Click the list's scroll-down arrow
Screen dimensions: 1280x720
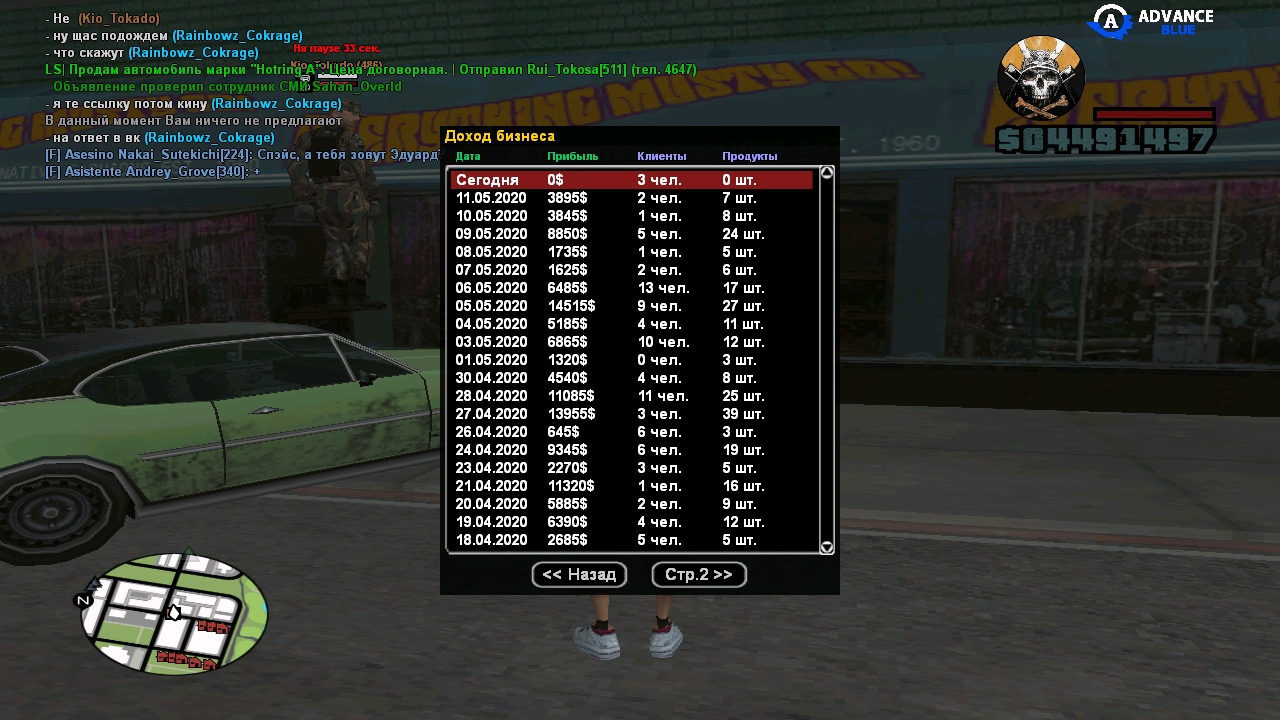point(827,547)
